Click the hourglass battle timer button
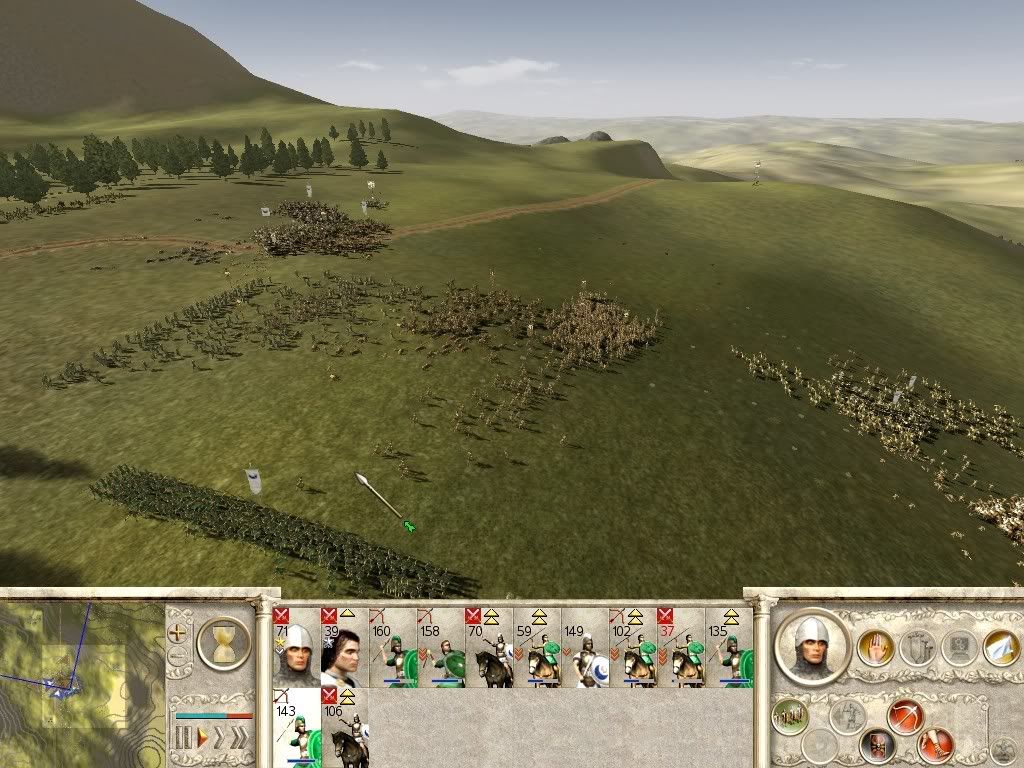The image size is (1024, 768). pos(223,641)
